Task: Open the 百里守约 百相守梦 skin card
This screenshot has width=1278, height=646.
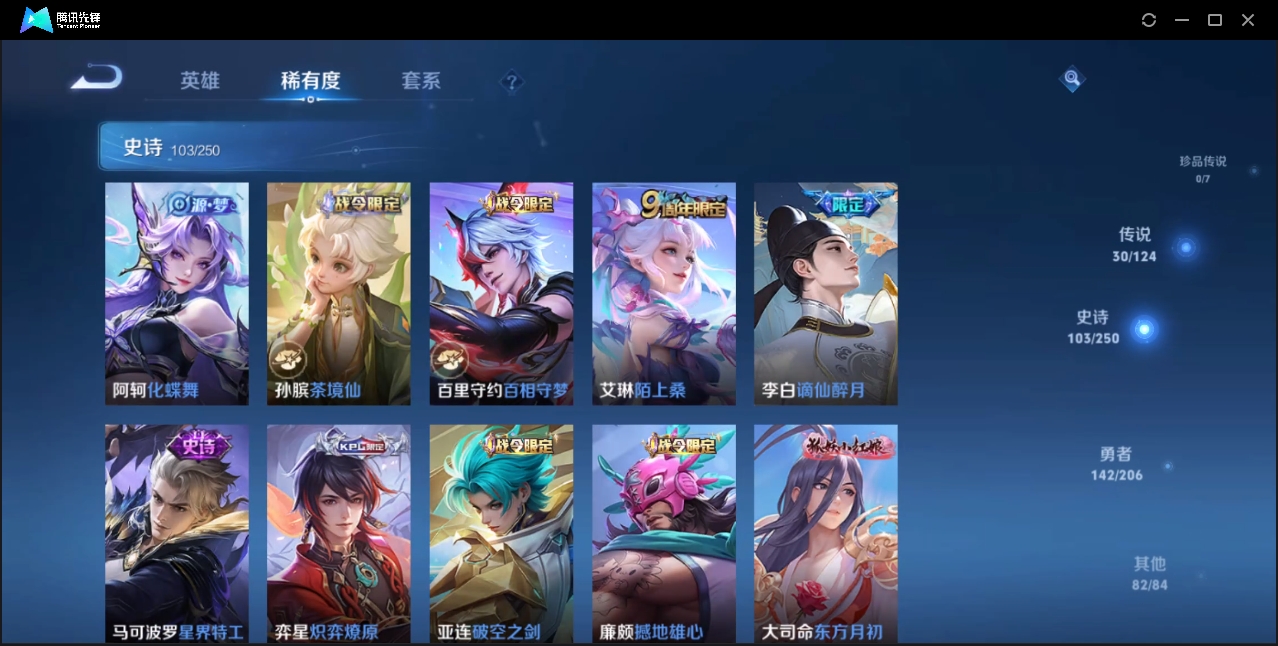Action: pos(501,293)
